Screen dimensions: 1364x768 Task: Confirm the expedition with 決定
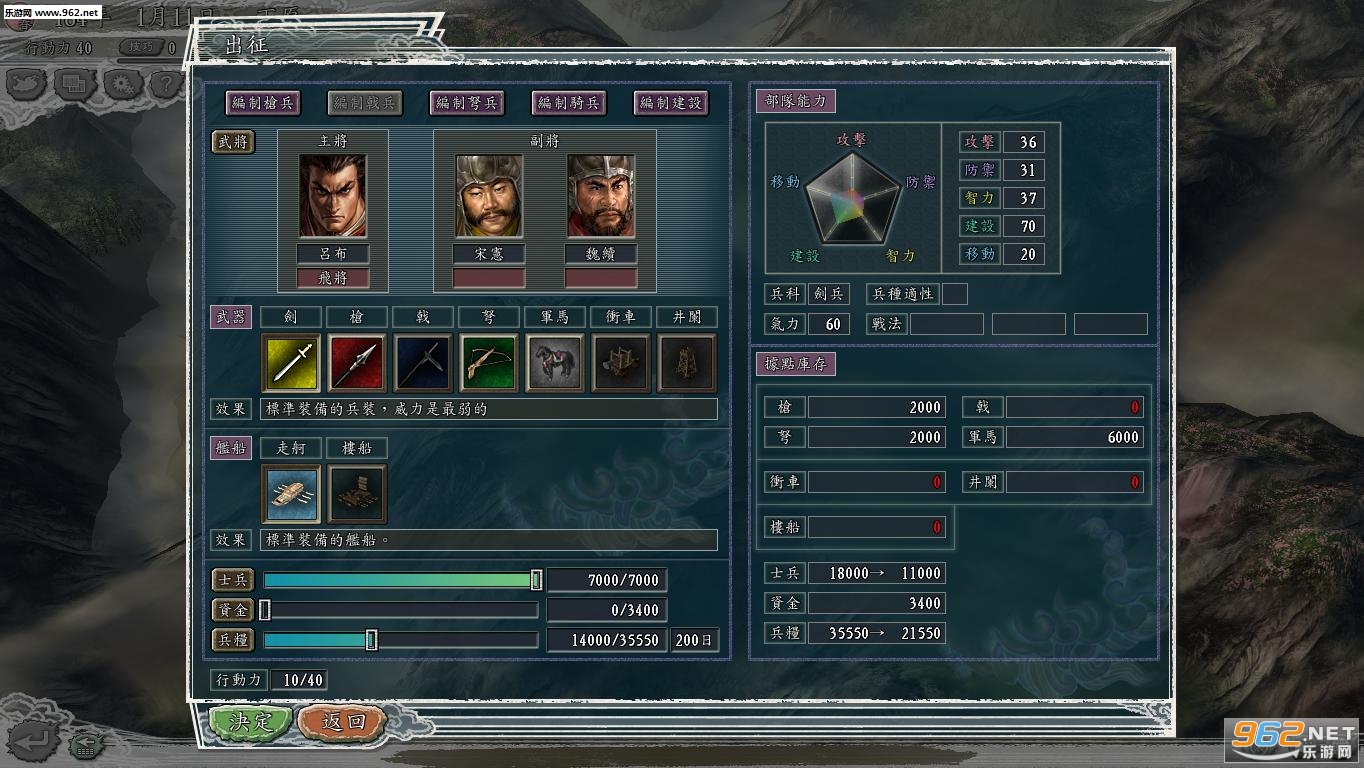click(x=250, y=722)
